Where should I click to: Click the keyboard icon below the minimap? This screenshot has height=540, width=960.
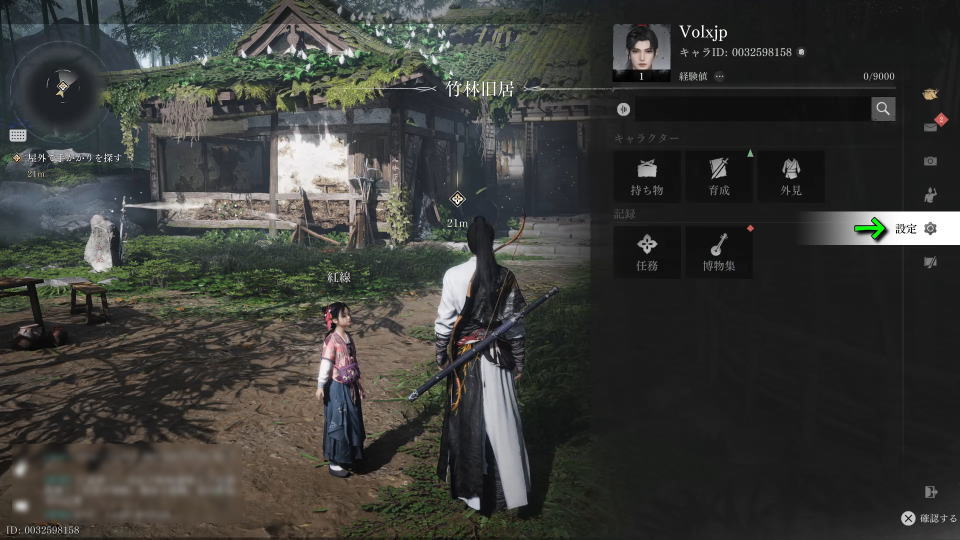[x=18, y=135]
